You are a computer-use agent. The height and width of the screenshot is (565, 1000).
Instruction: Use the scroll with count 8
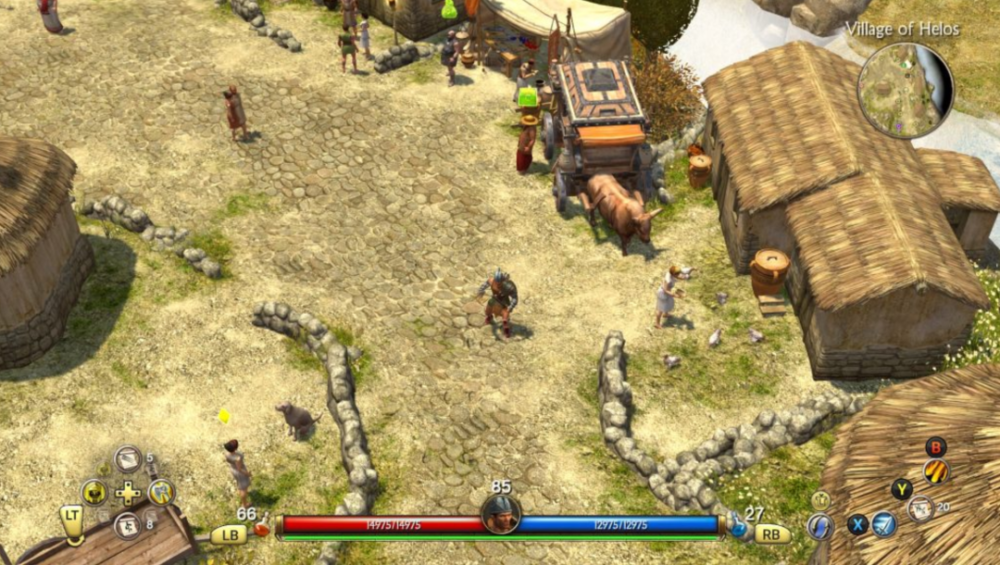click(127, 525)
